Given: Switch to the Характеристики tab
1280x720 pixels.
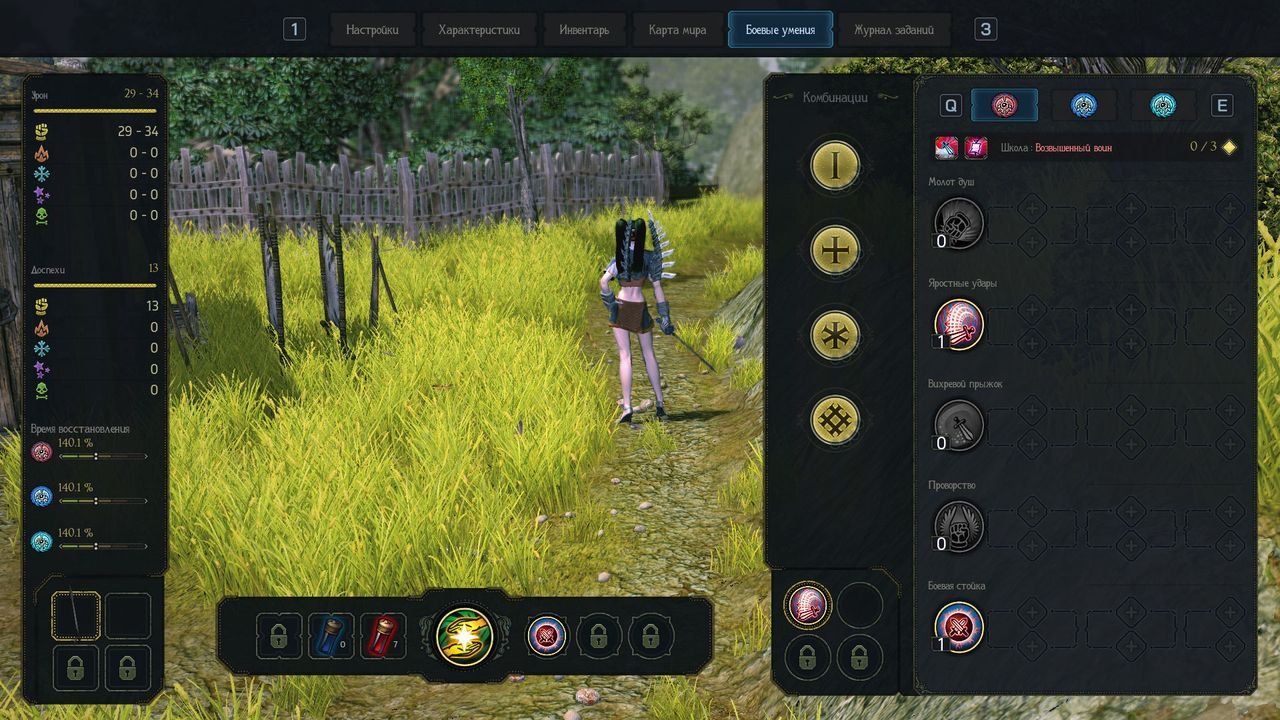Looking at the screenshot, I should point(479,30).
